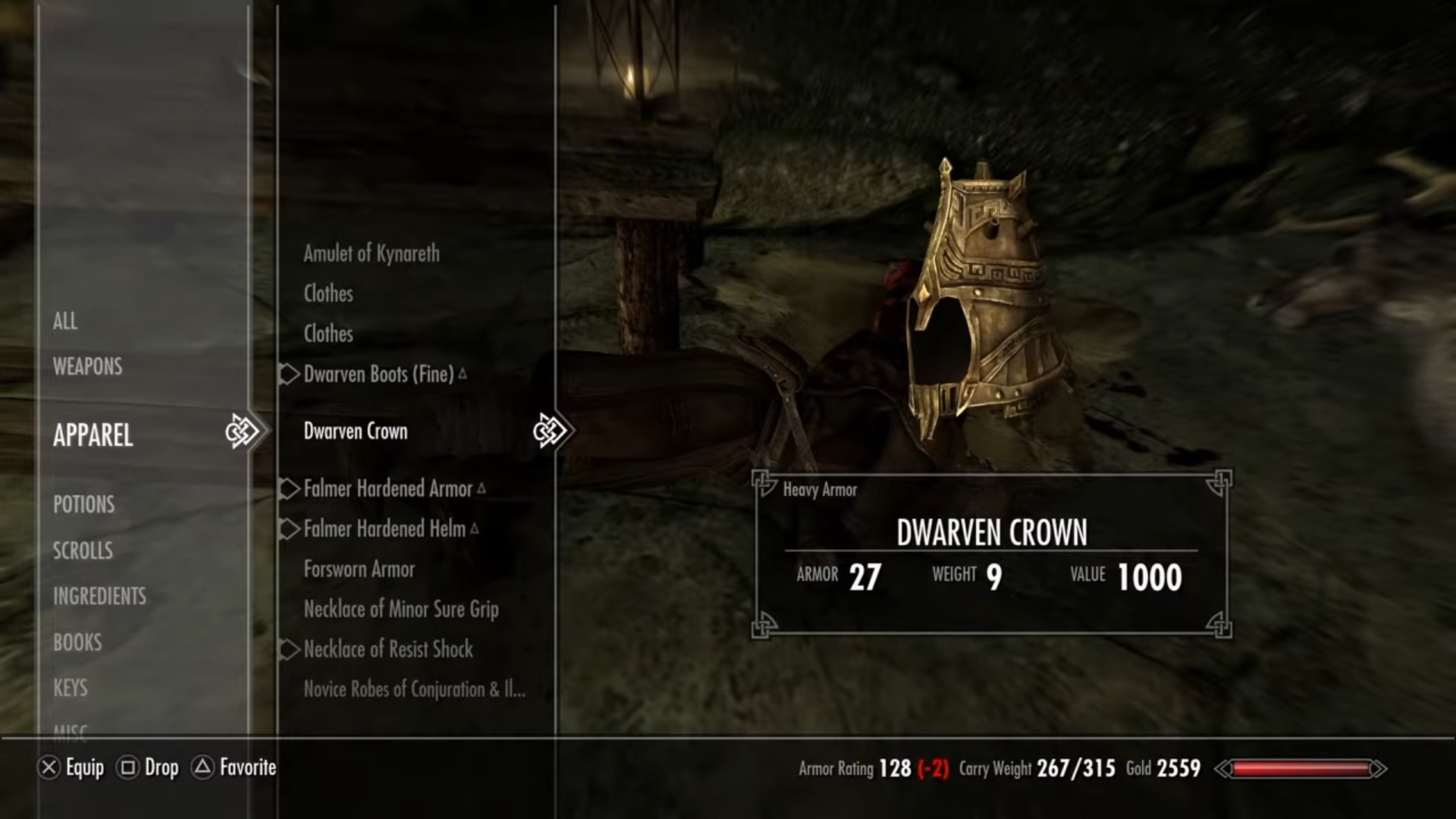Click the corner knot ornament on the item card
The image size is (1456, 819).
coord(761,483)
